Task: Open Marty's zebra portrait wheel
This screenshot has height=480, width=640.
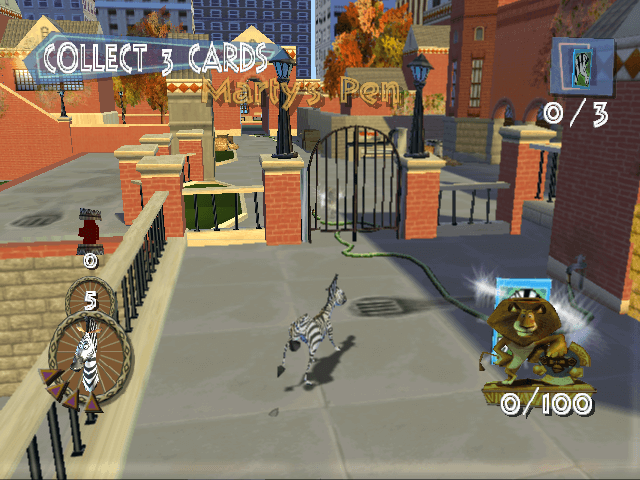Action: (88, 351)
